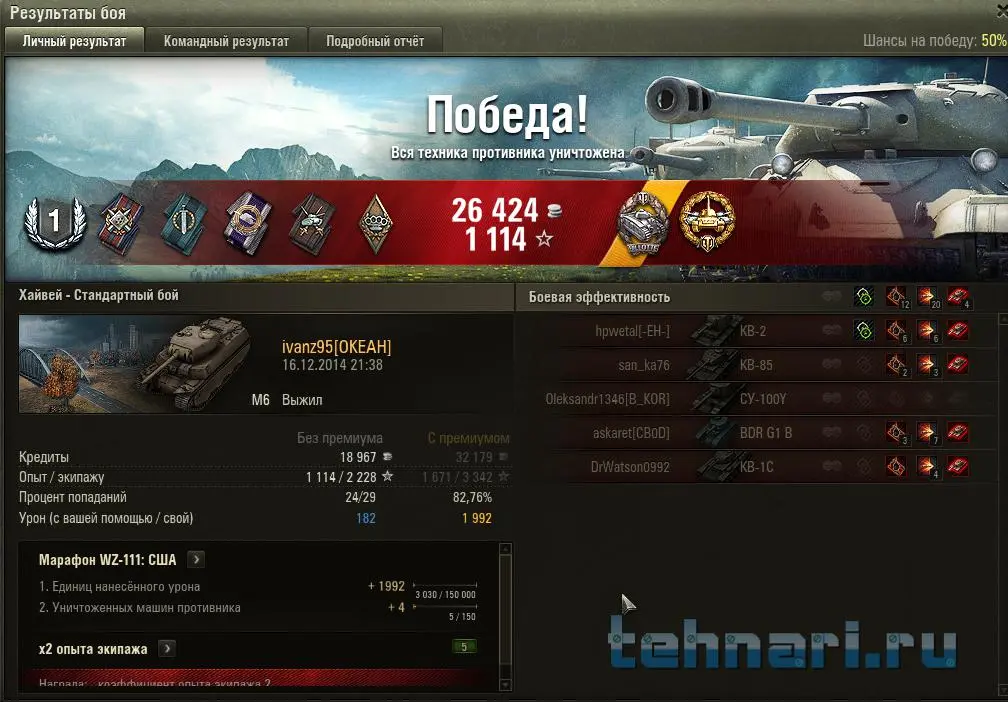Click player name ivanz95[OKEAH]
This screenshot has width=1008, height=702.
336,347
